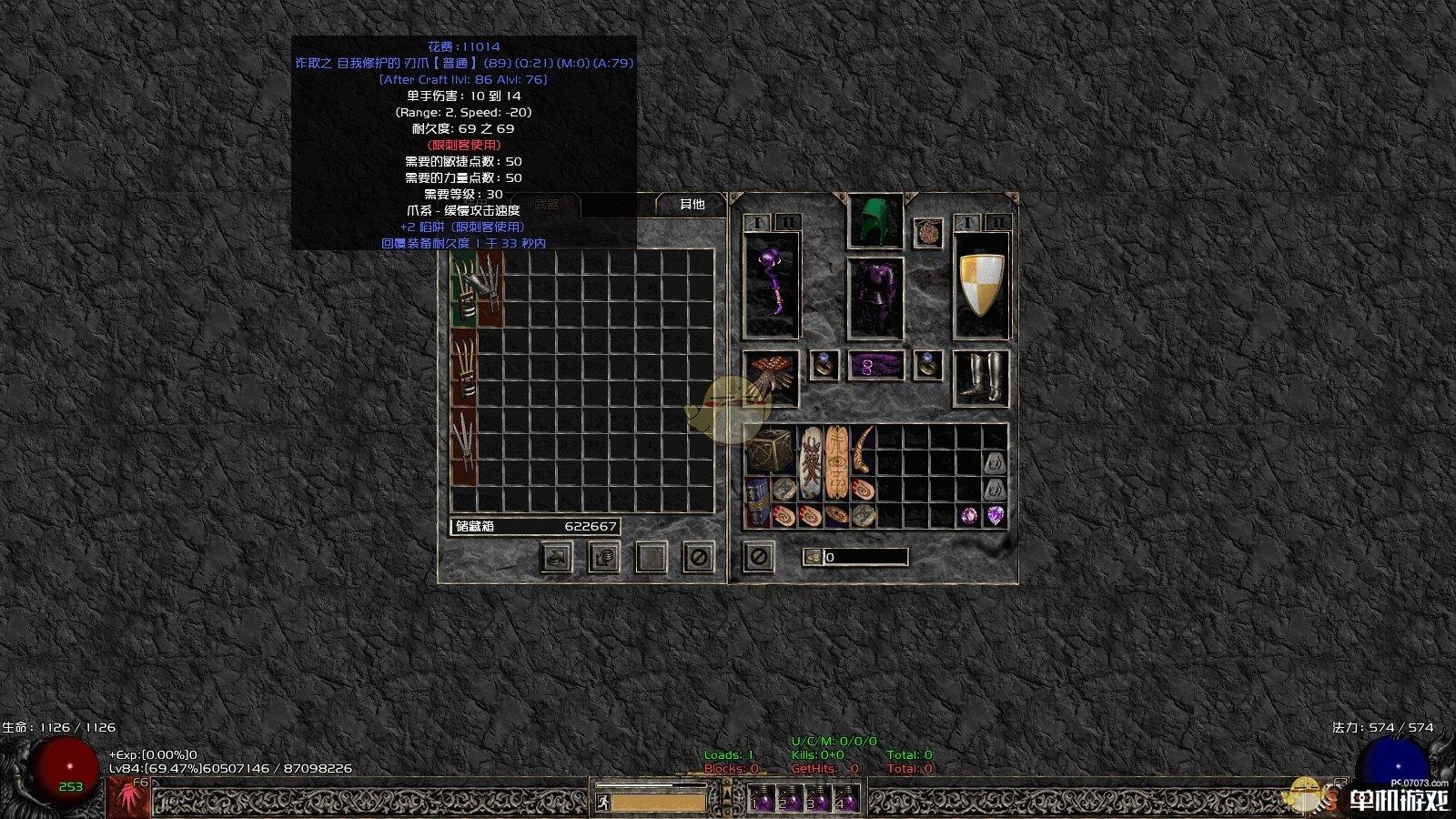Close the inventory panel with cancel button
Screen dimensions: 1456x819
tap(759, 556)
